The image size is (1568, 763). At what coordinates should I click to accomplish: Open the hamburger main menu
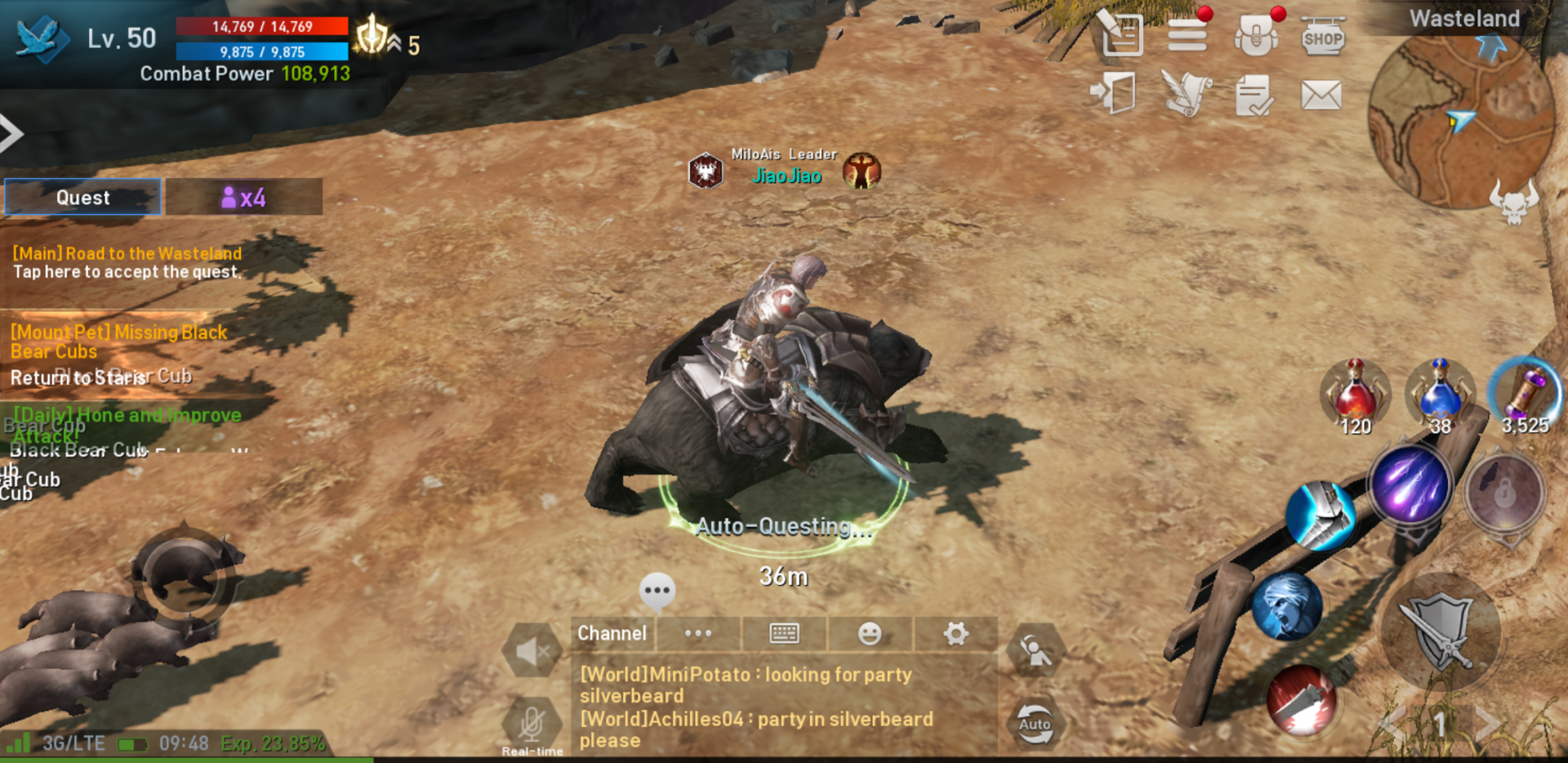point(1187,35)
